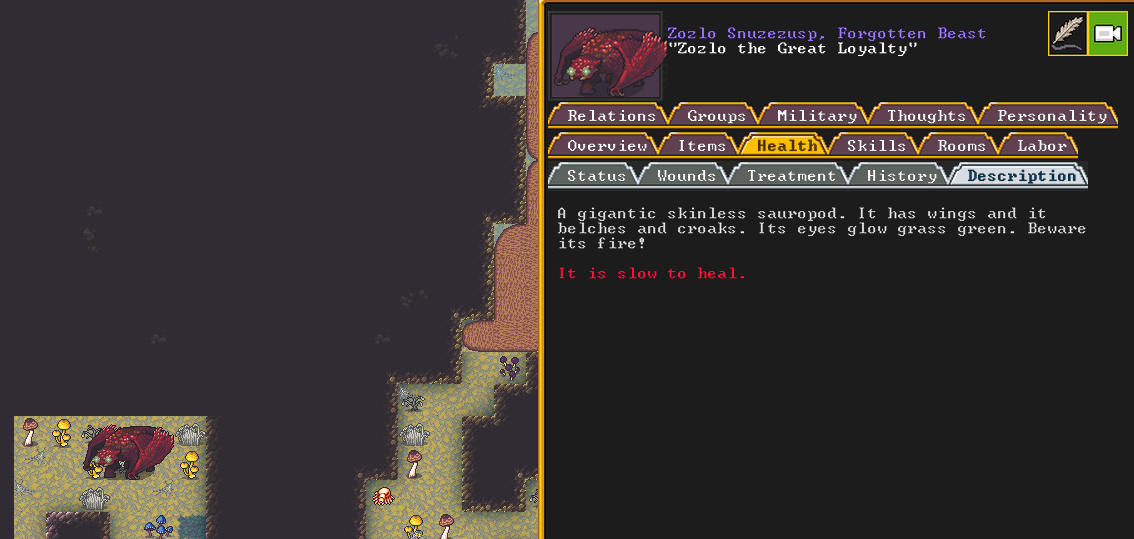Select the Military tab
The width and height of the screenshot is (1134, 539).
click(817, 116)
